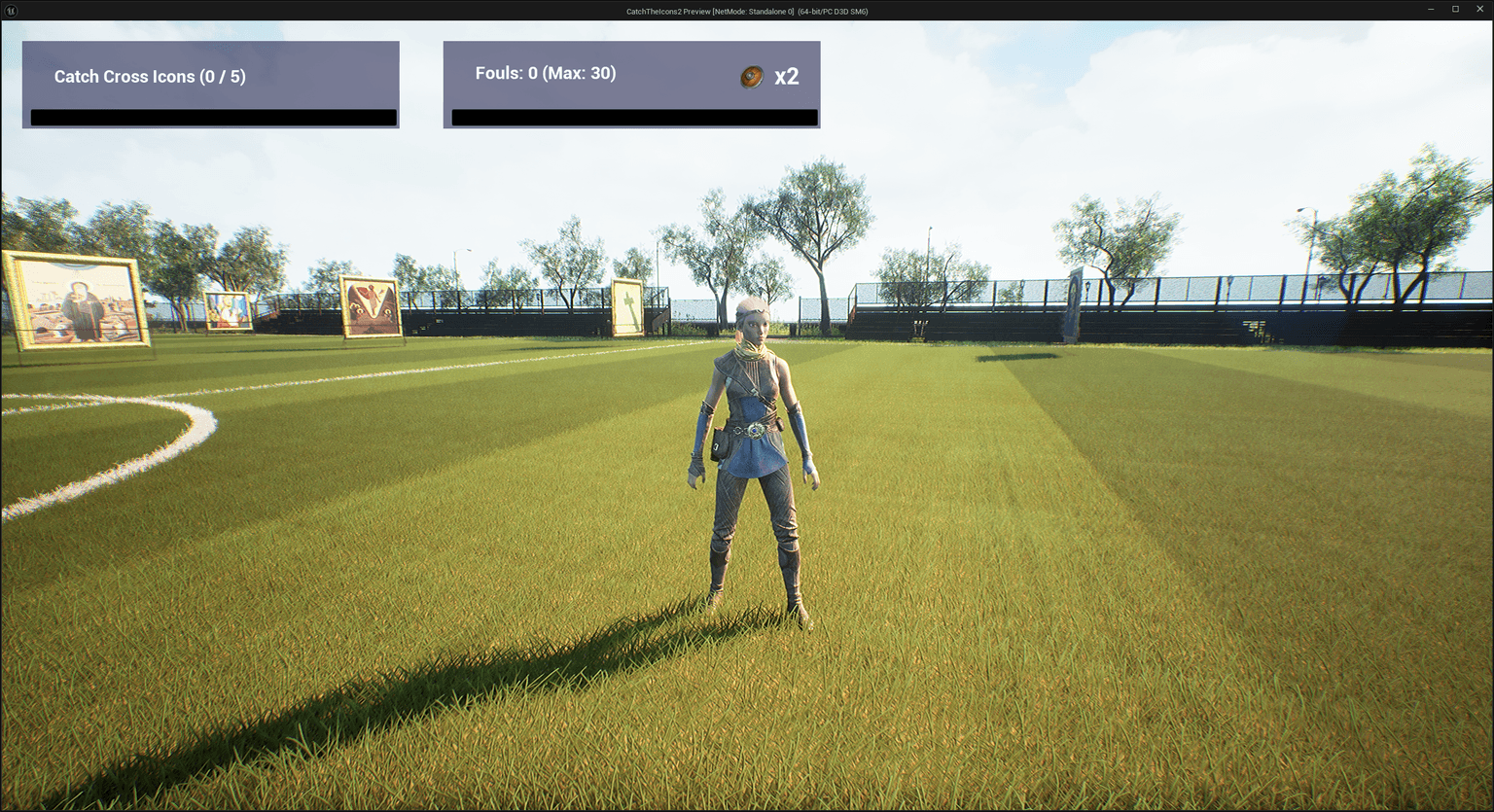This screenshot has width=1494, height=812.
Task: Click the x2 multiplier text
Action: click(784, 77)
